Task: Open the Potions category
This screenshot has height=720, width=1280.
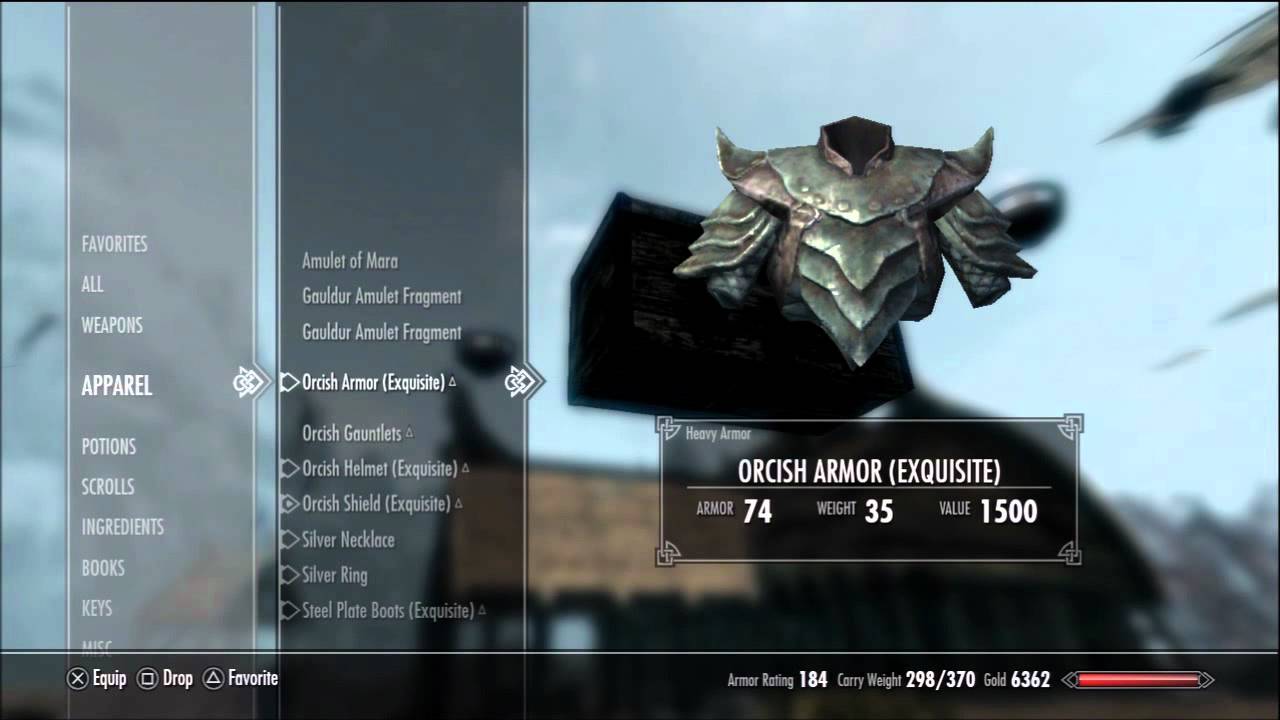Action: click(109, 447)
